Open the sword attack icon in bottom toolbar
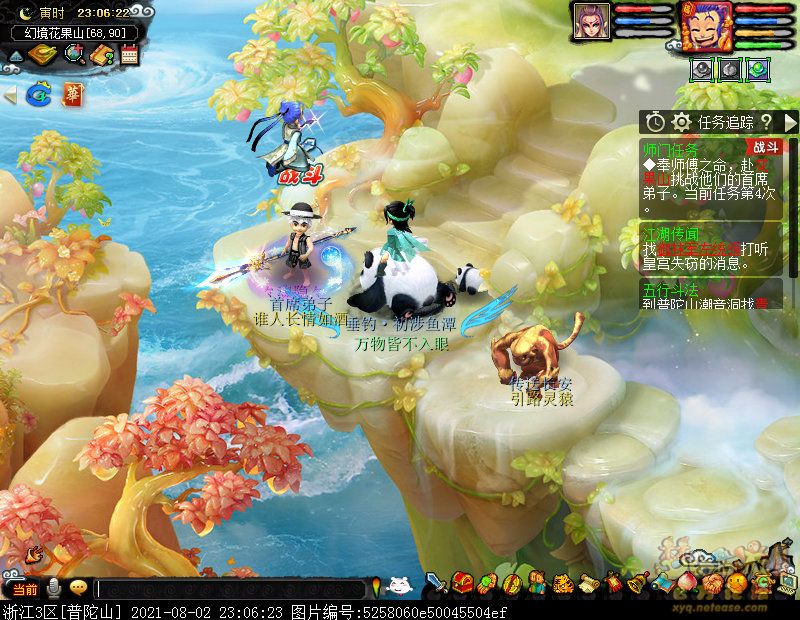Screen dimensions: 800x620 tap(436, 582)
